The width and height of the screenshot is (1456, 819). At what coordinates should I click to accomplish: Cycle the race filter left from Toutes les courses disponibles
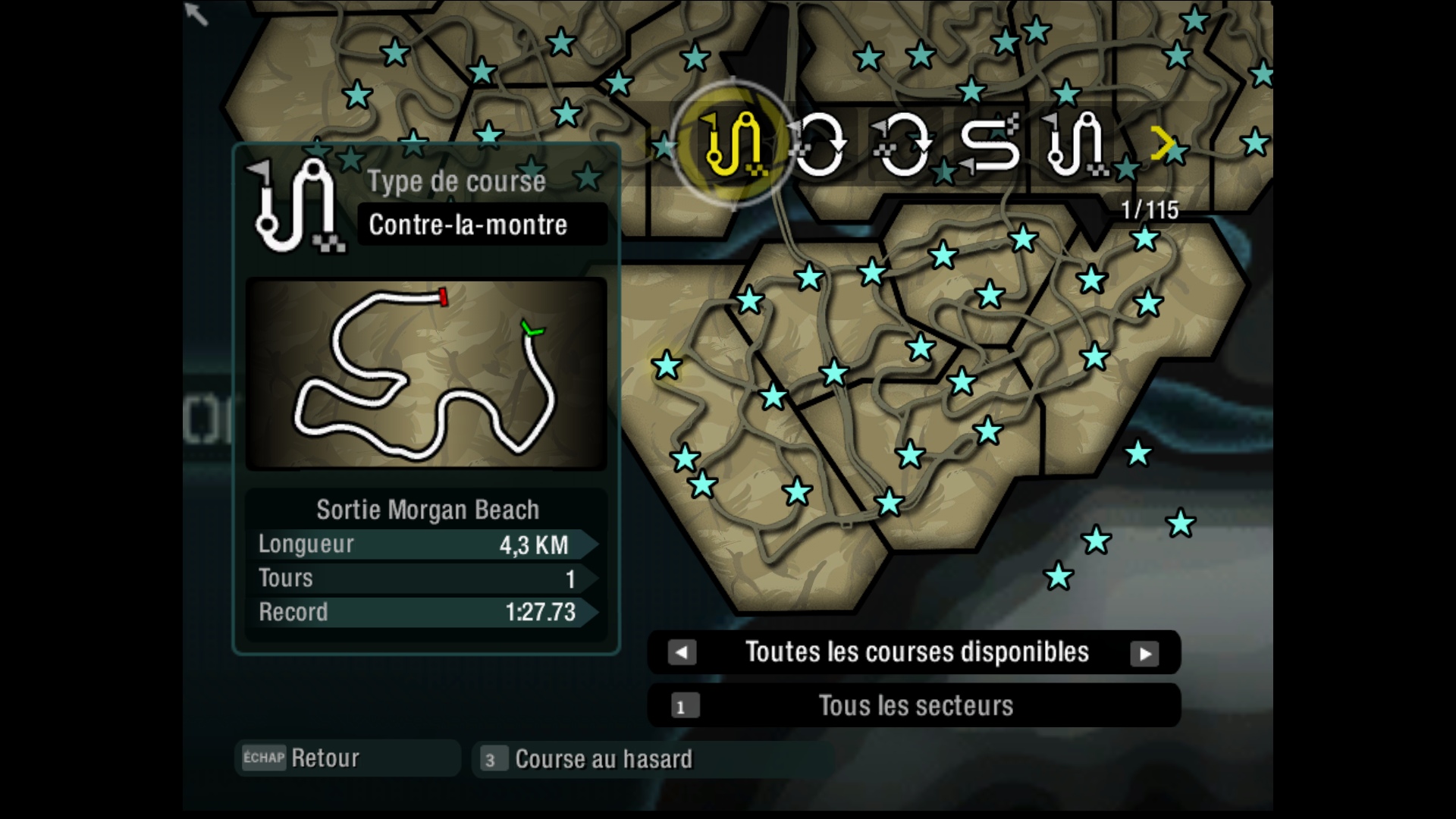click(682, 652)
